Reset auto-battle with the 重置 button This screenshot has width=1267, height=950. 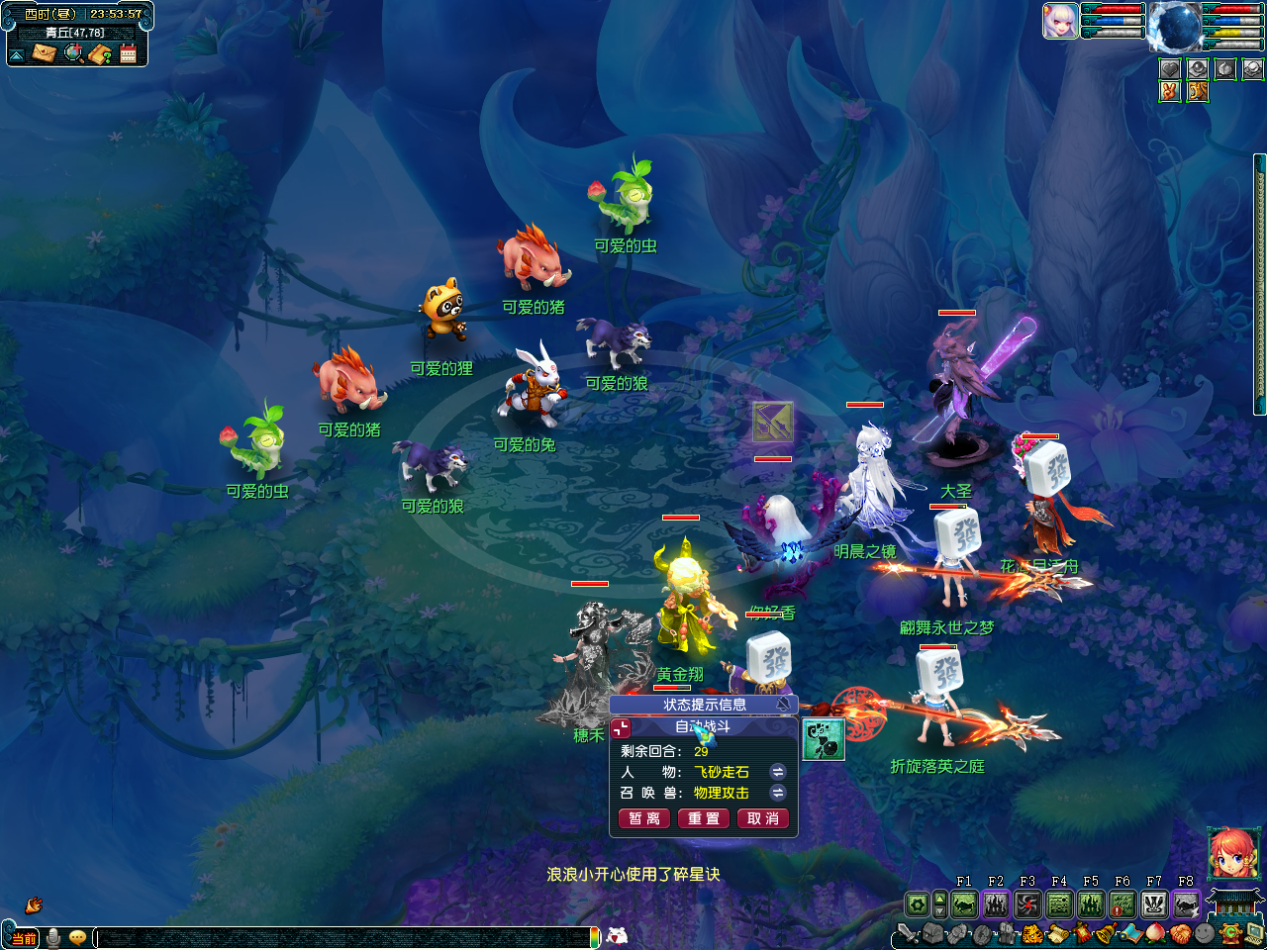click(703, 819)
